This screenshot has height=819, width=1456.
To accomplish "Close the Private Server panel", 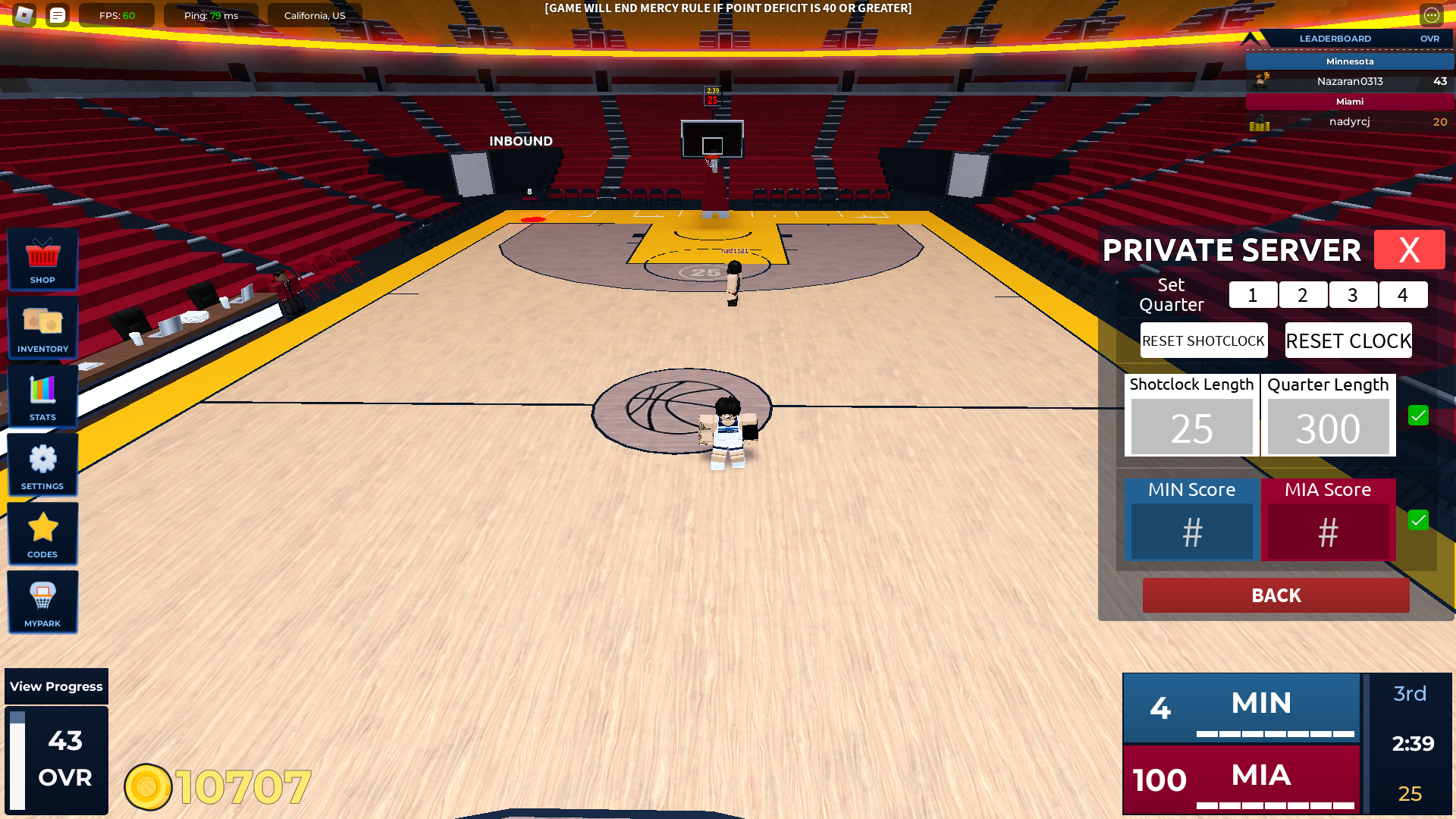I will click(x=1409, y=249).
